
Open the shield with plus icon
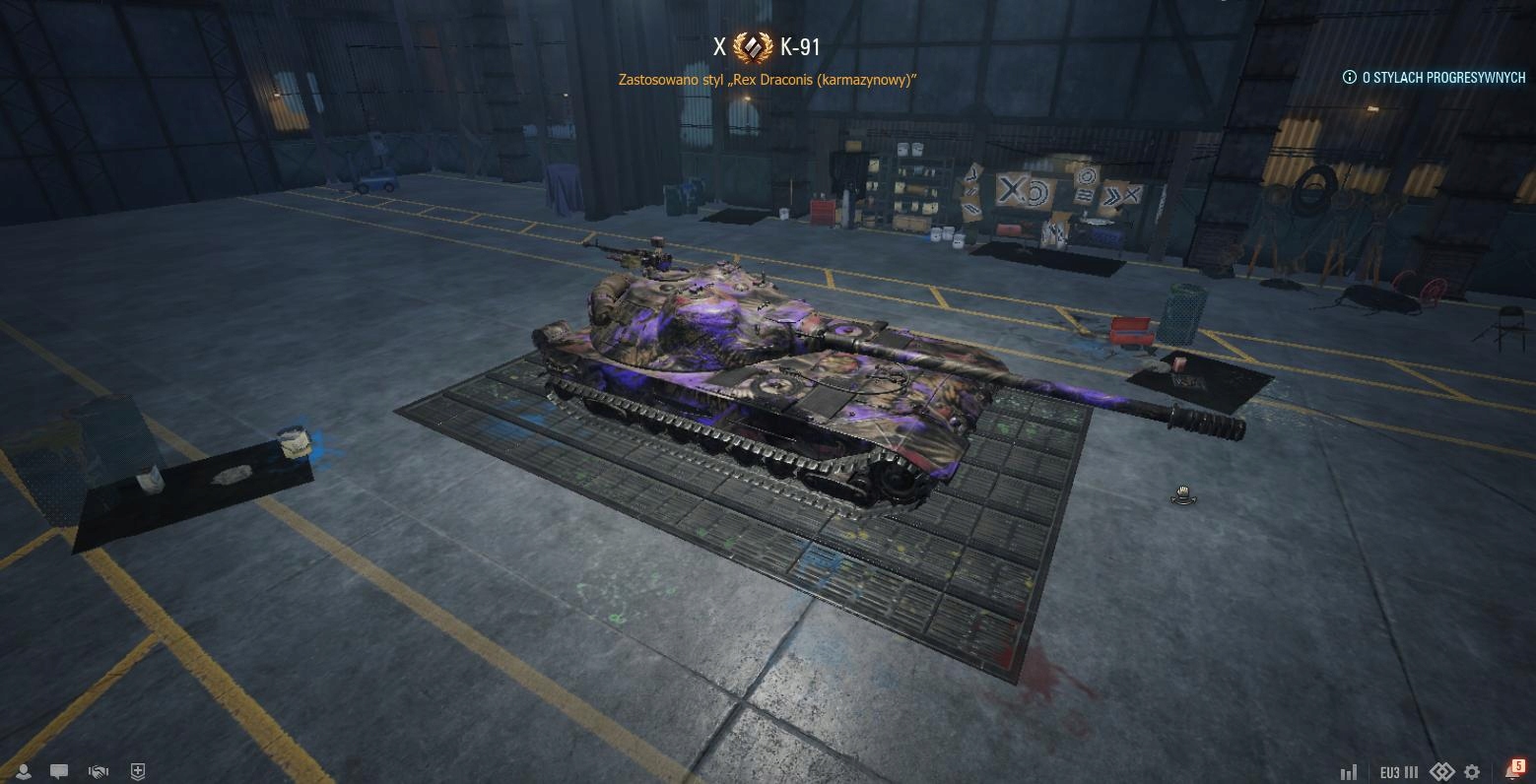point(138,772)
